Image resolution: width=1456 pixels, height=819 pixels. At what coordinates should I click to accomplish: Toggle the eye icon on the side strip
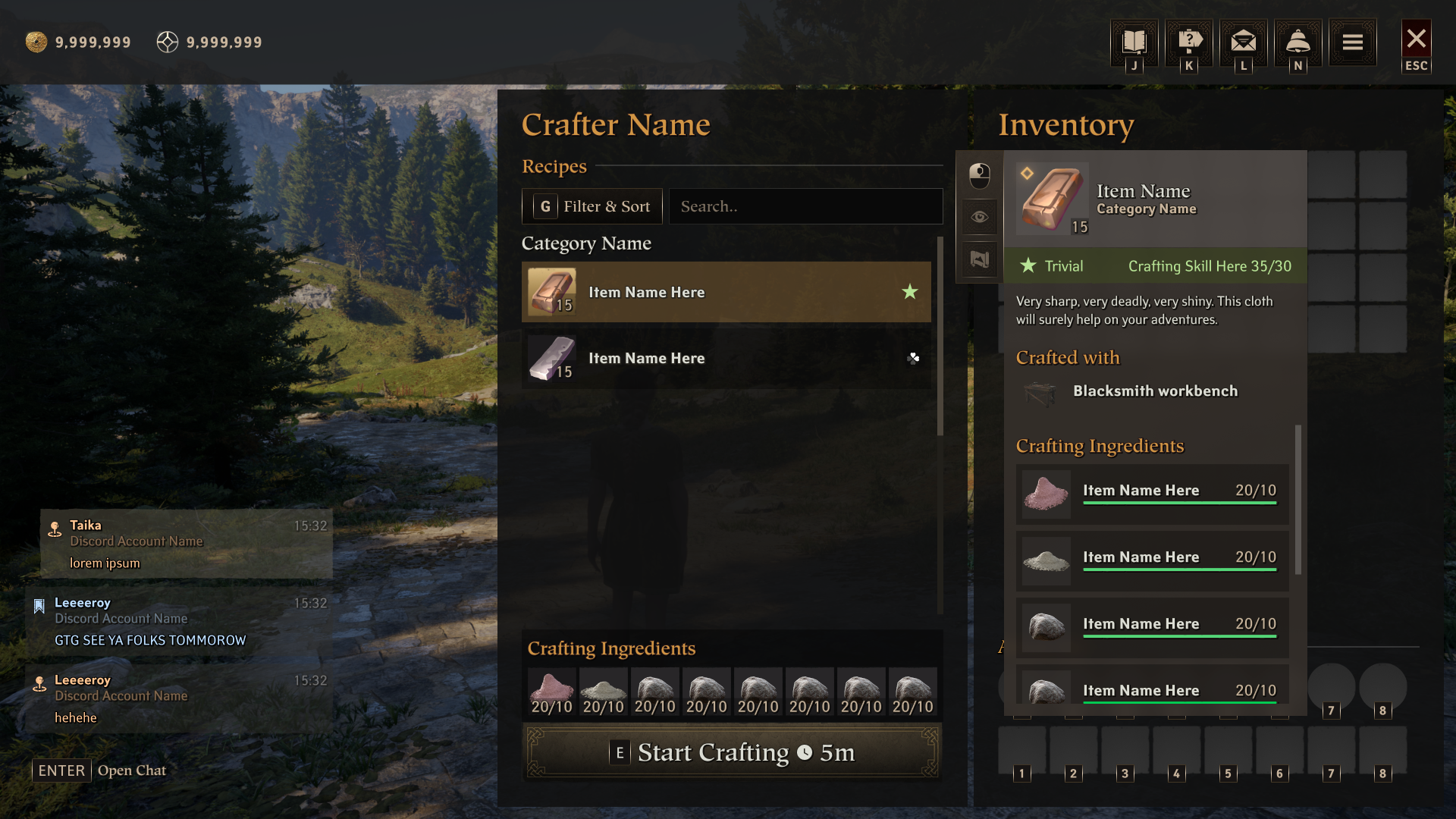click(980, 218)
